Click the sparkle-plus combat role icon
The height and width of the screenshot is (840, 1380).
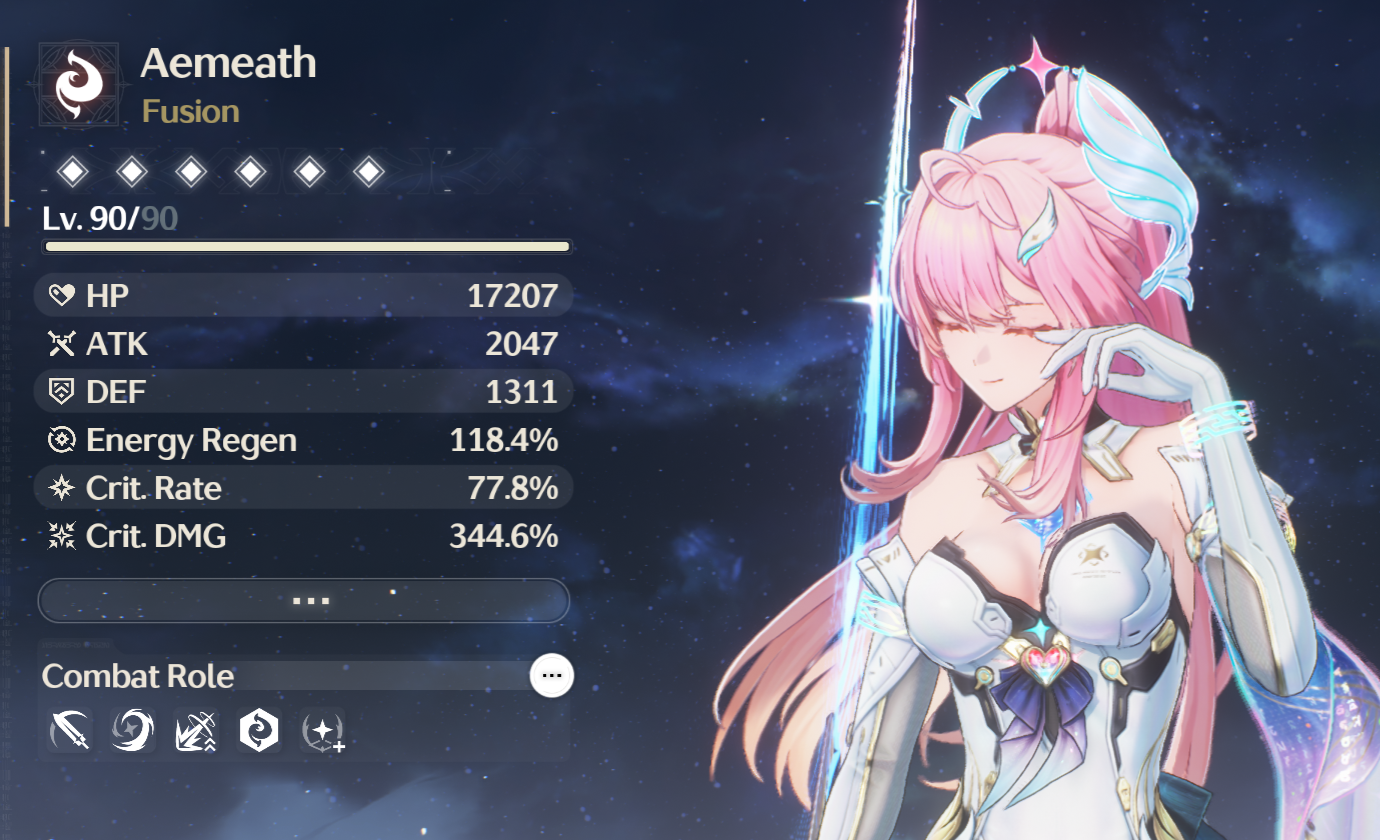(x=324, y=733)
